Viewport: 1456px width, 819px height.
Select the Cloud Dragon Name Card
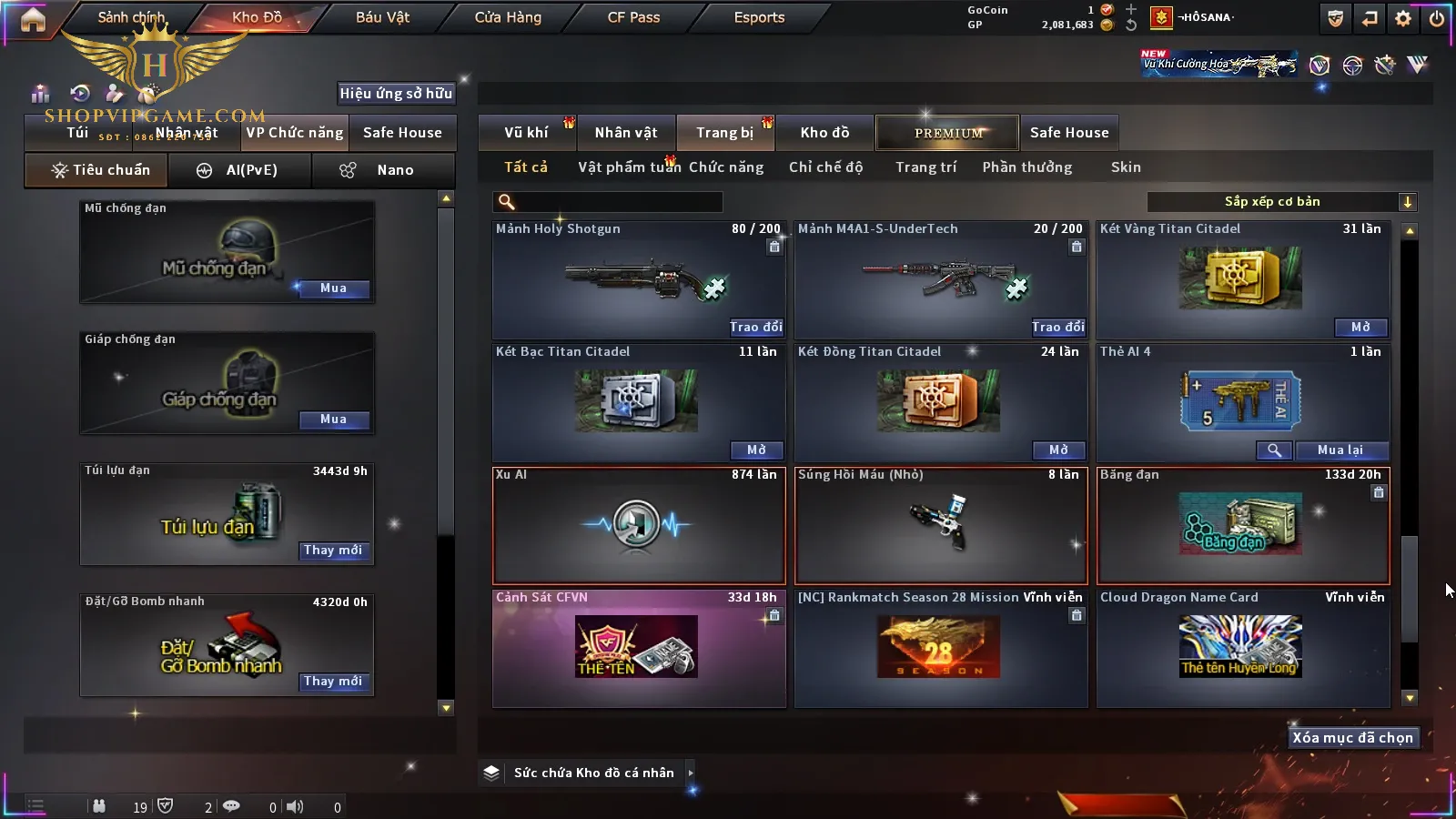(x=1242, y=648)
